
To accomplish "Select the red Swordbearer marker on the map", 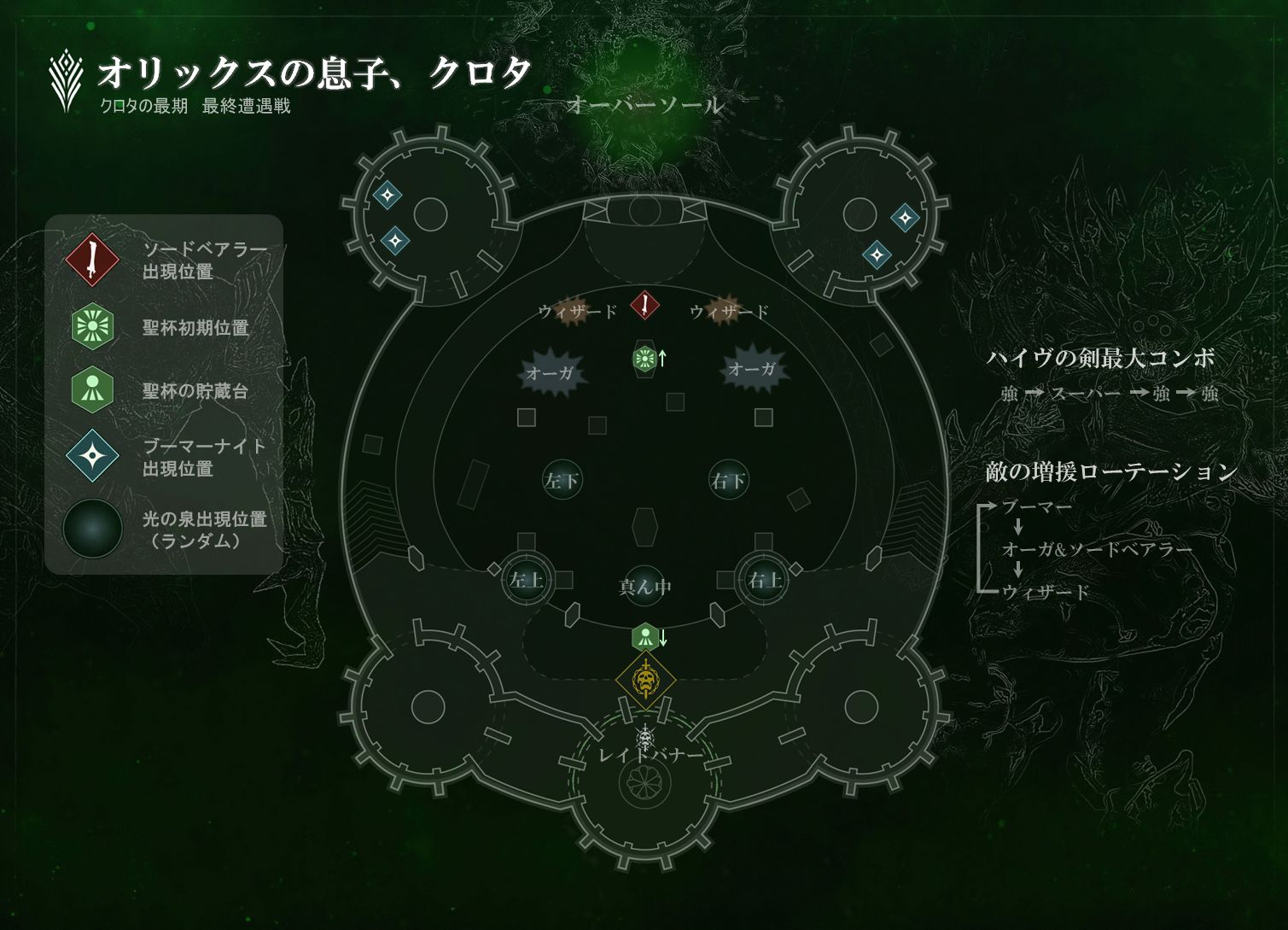I will point(645,305).
